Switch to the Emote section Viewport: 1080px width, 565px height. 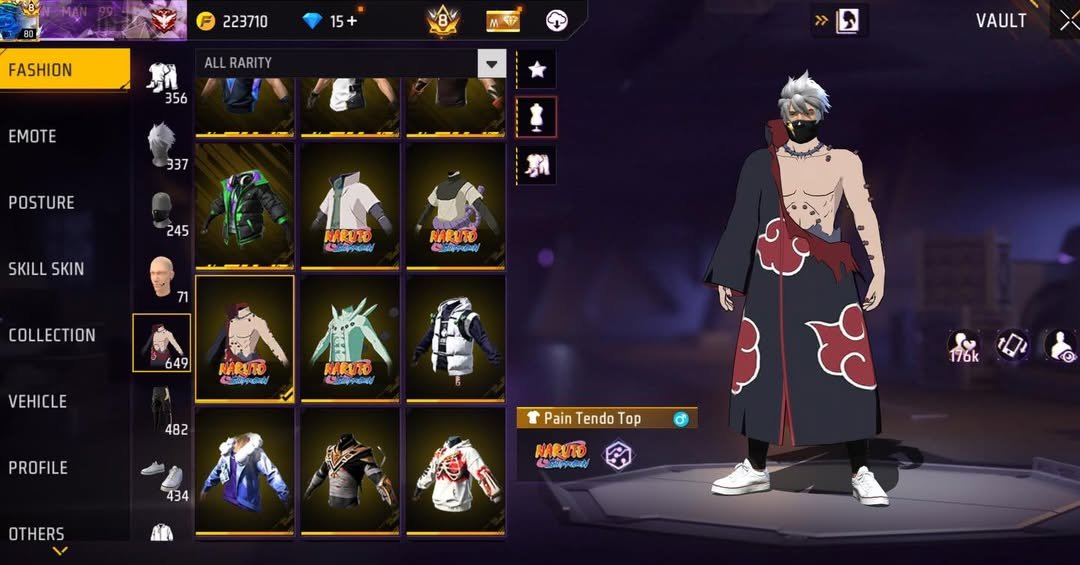pyautogui.click(x=33, y=136)
